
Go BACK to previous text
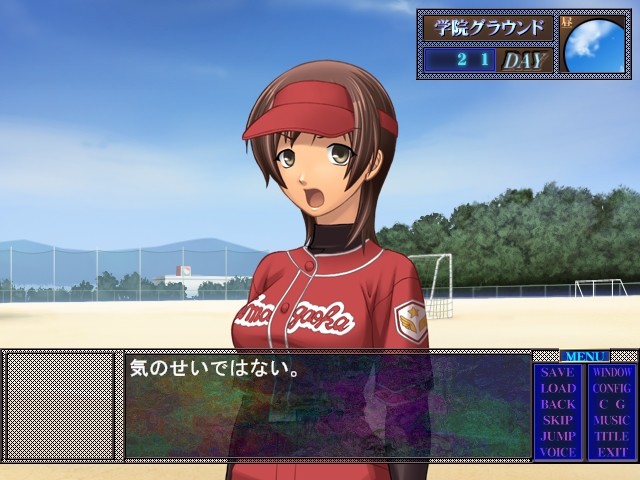coord(557,405)
